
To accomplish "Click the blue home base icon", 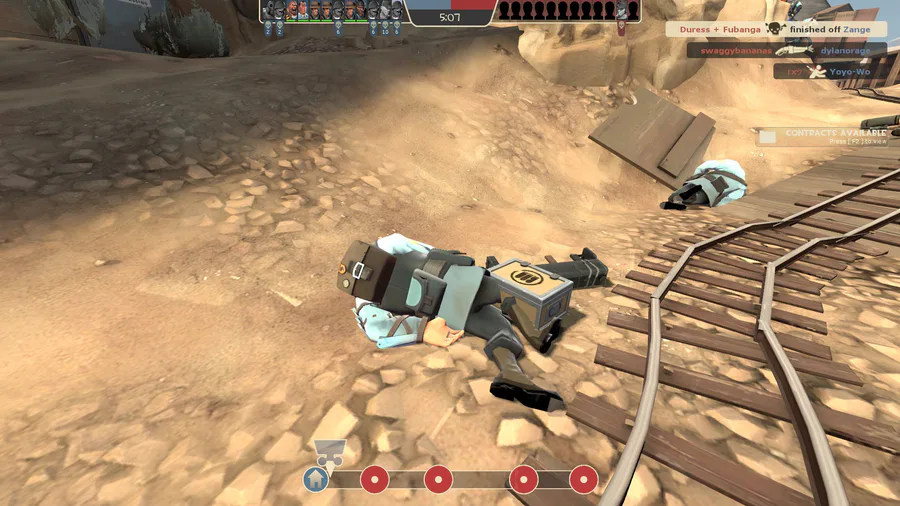I will click(316, 479).
